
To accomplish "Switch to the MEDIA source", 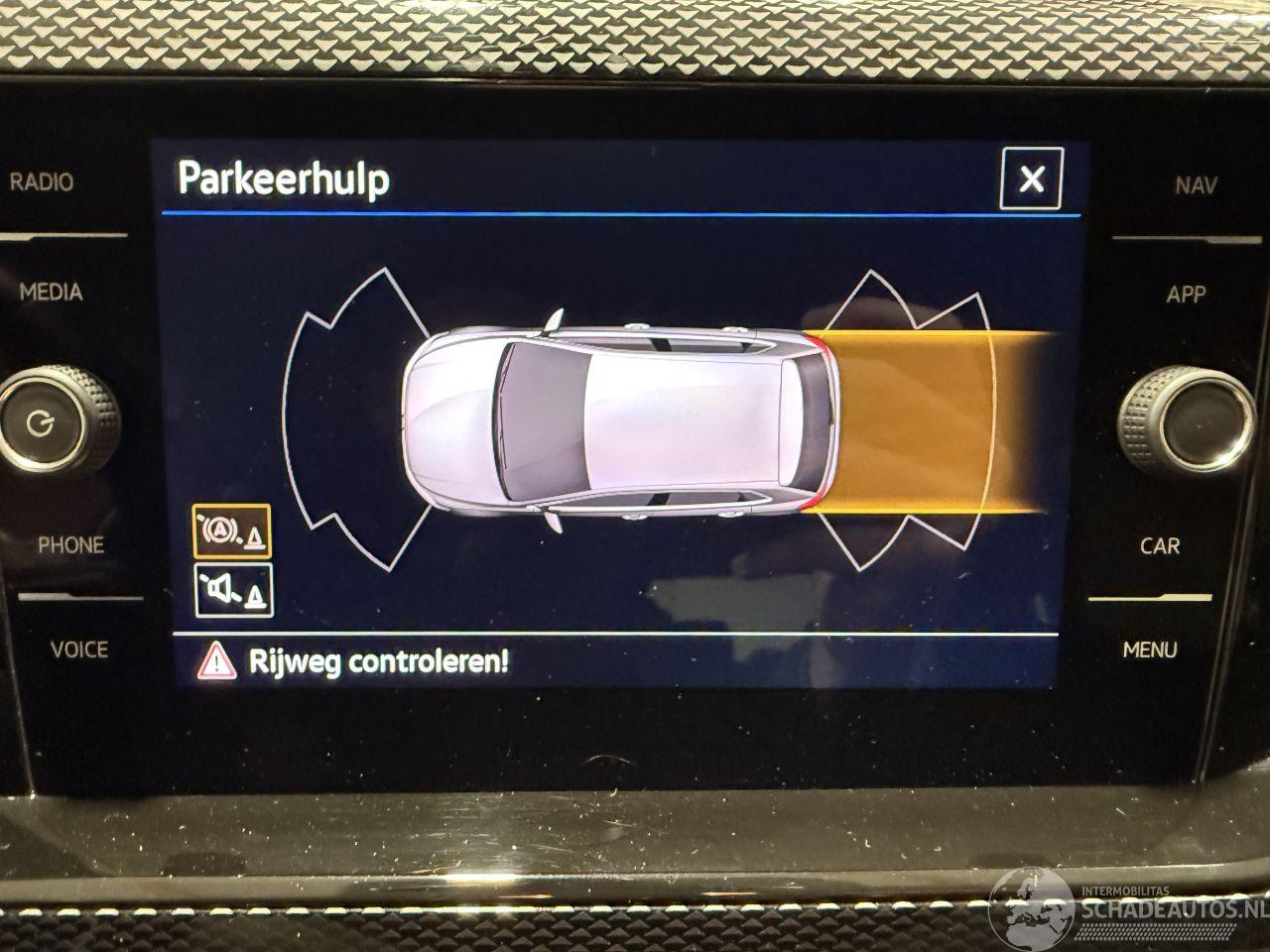I will point(51,293).
